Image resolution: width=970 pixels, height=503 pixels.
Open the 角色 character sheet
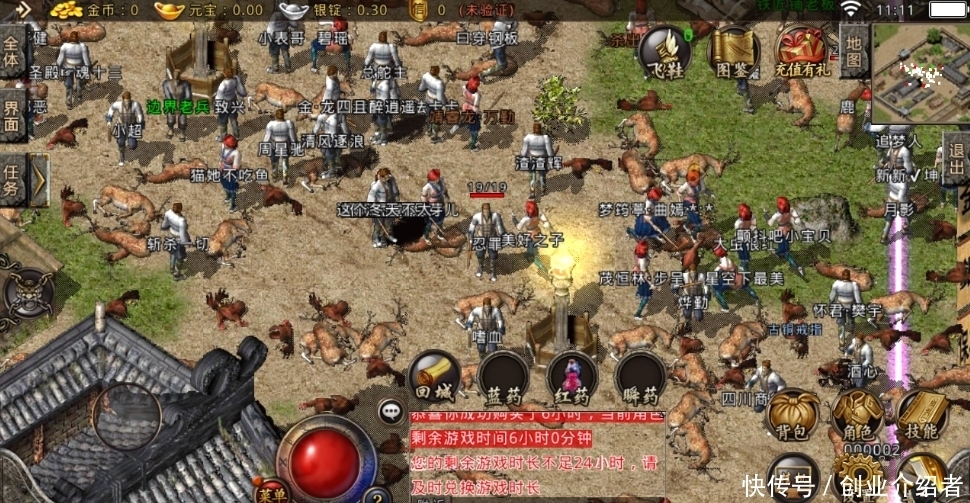click(857, 415)
